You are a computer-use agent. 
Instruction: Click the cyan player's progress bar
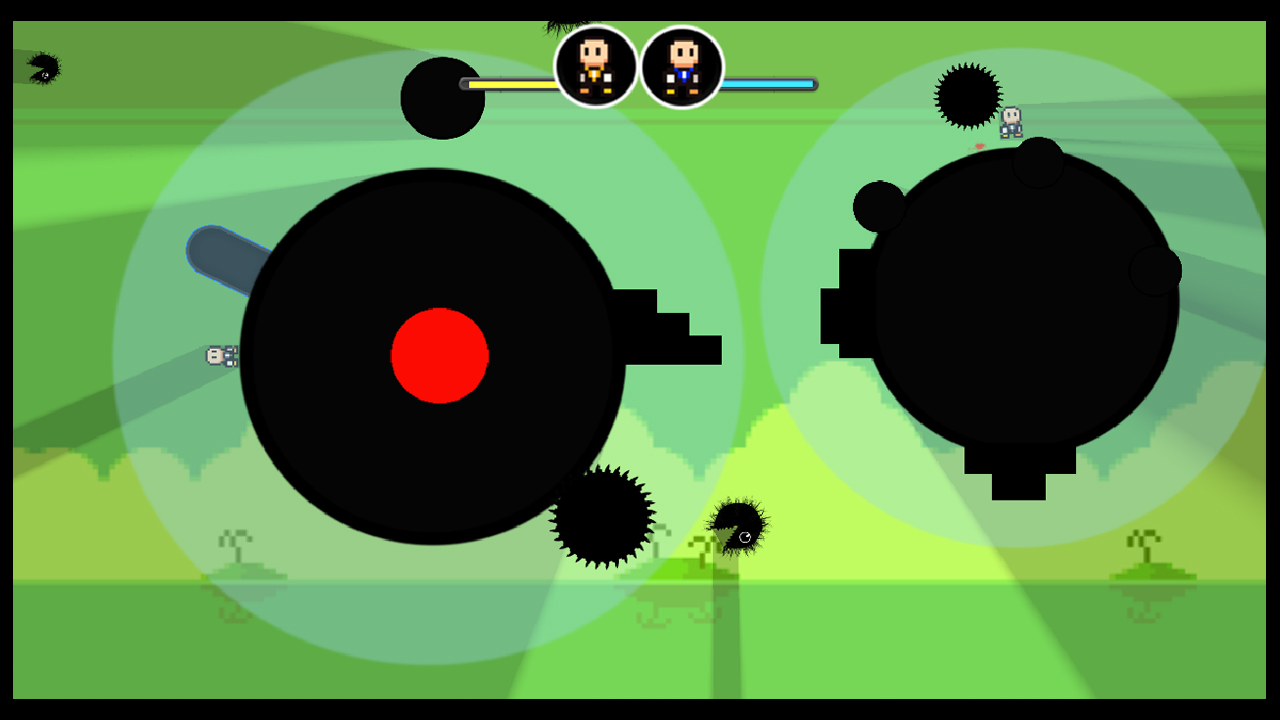pos(770,85)
